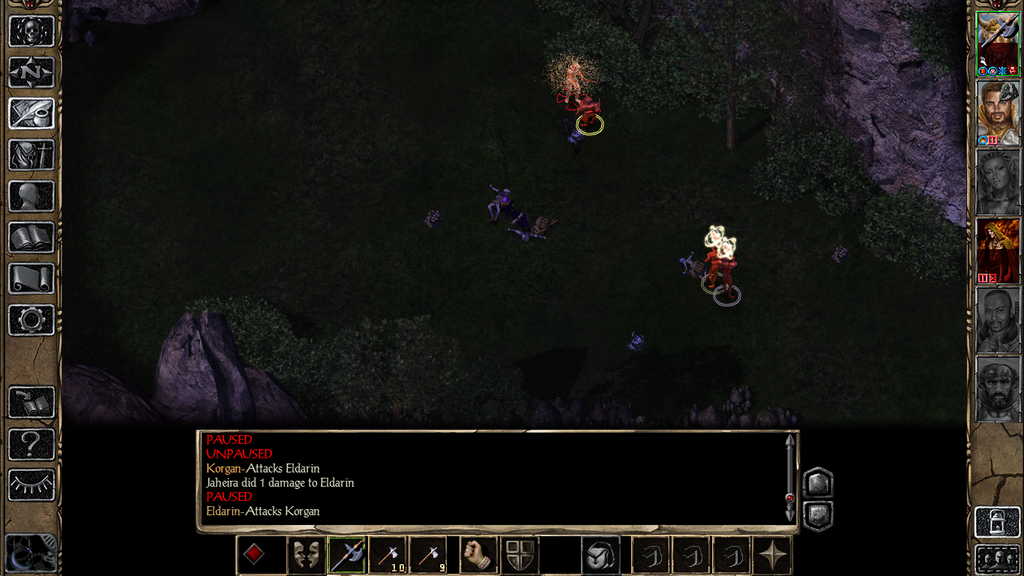
Task: Click the question mark help button
Action: pos(31,443)
